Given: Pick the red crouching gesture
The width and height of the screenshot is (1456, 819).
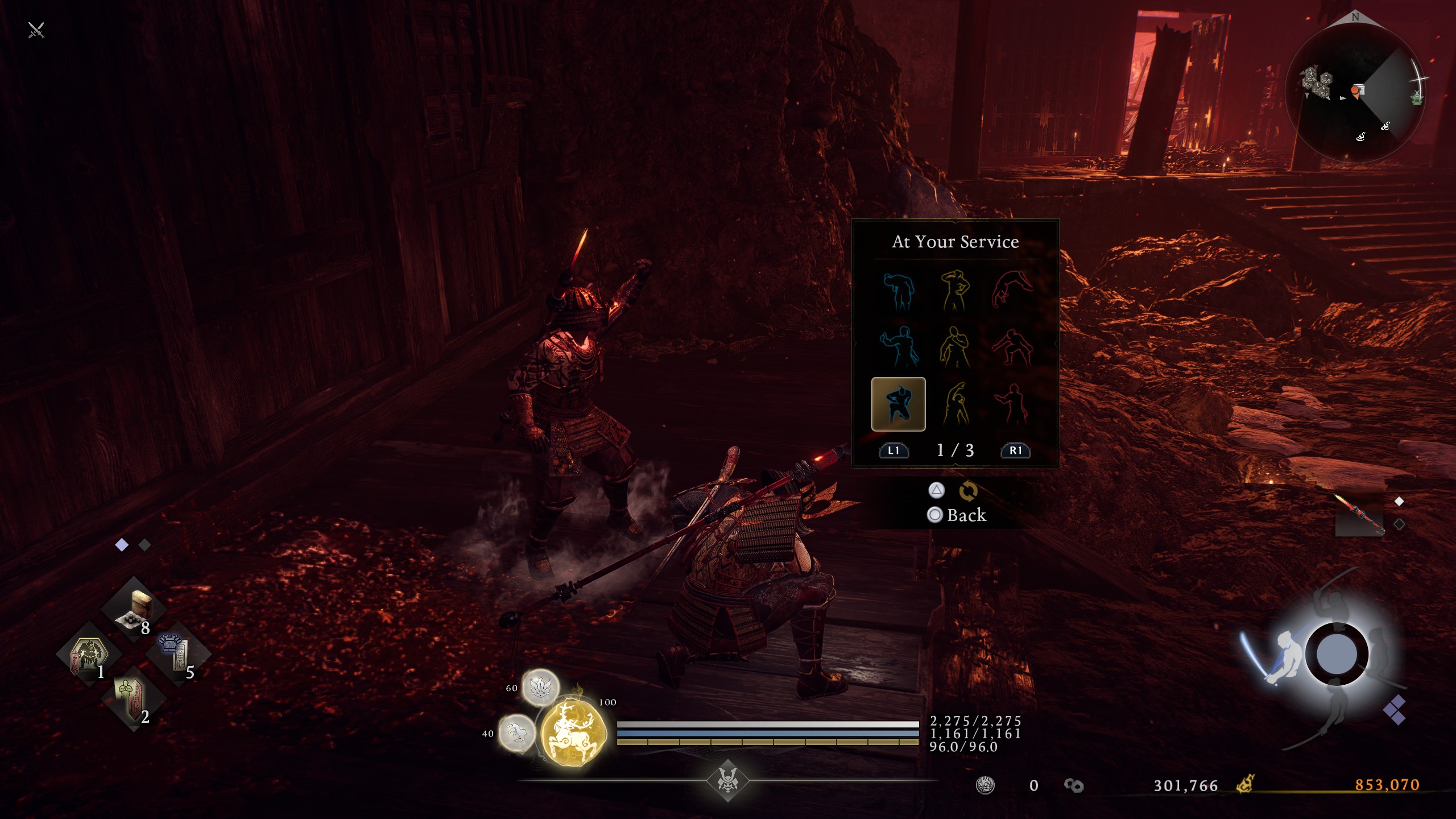Looking at the screenshot, I should (1012, 347).
